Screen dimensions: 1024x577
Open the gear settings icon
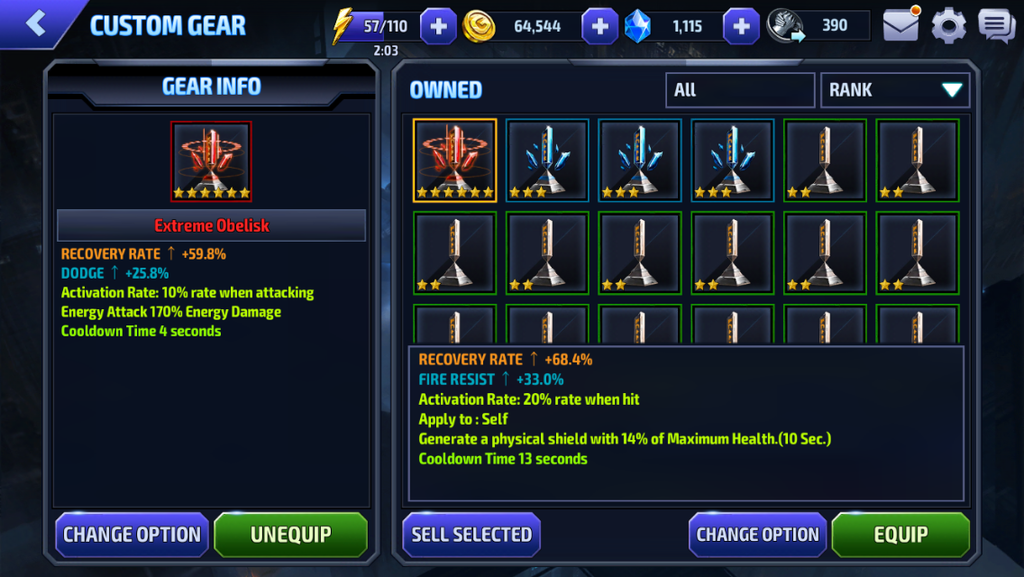[x=949, y=26]
